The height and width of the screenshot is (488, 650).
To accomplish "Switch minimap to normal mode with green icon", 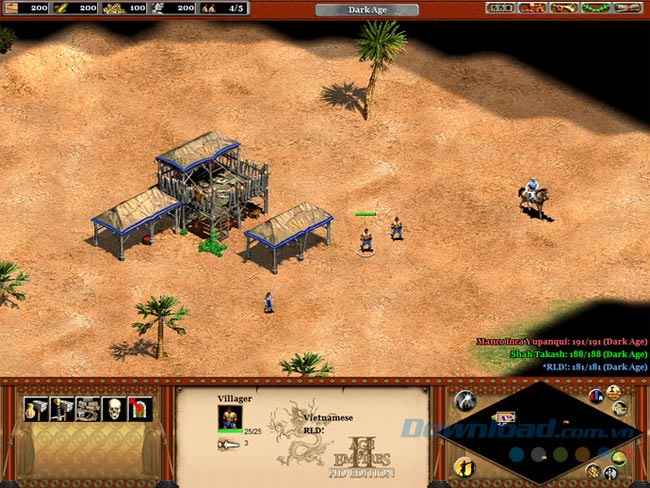I will coord(618,458).
